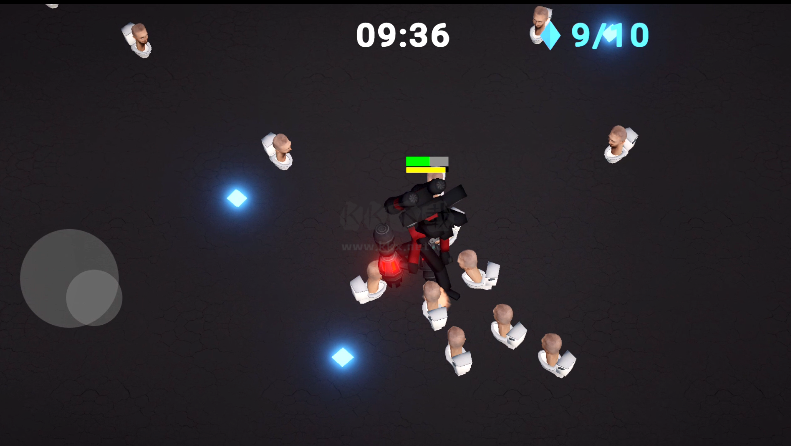791x446 pixels.
Task: Tap the virtual movement joystick knob
Action: coord(94,297)
